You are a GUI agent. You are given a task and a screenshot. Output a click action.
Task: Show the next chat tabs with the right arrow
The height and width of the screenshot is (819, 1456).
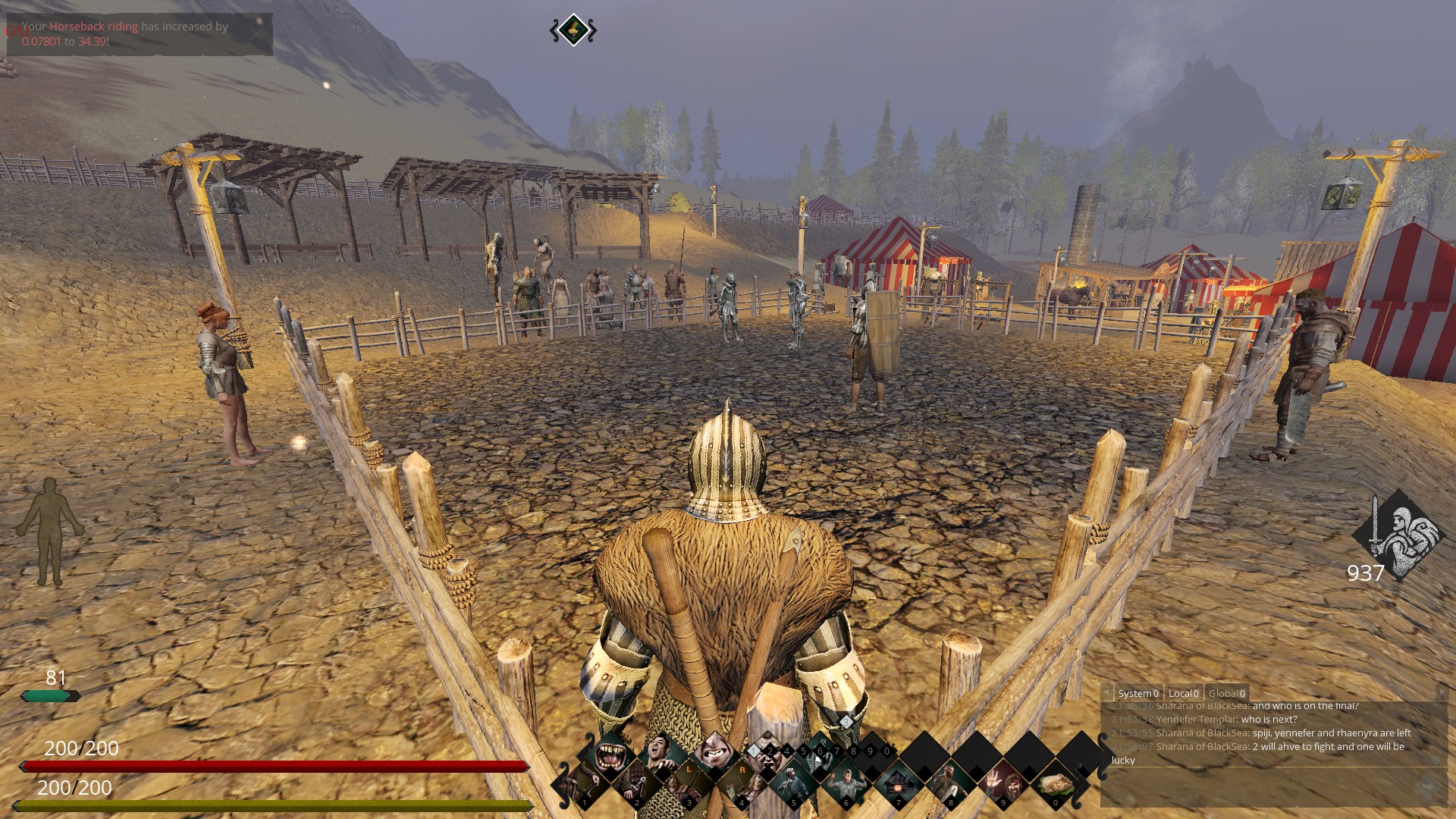click(1441, 693)
